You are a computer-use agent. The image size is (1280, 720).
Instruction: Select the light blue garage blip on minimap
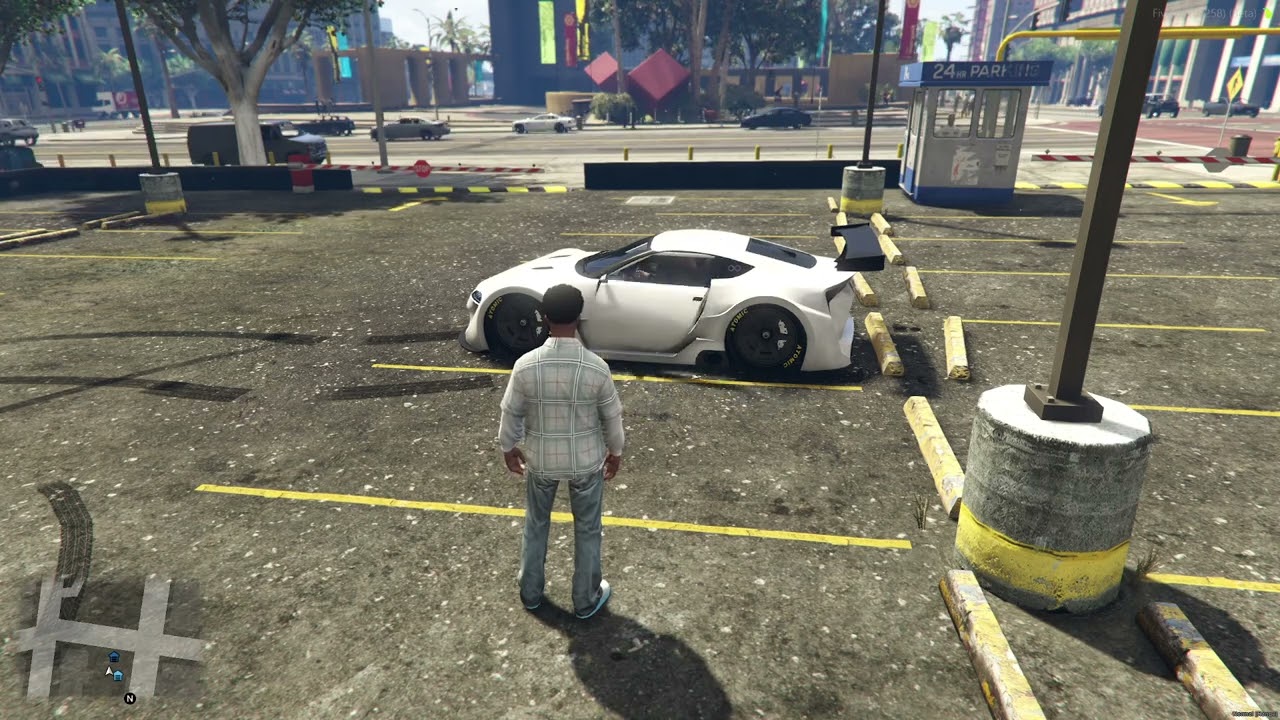tap(118, 676)
